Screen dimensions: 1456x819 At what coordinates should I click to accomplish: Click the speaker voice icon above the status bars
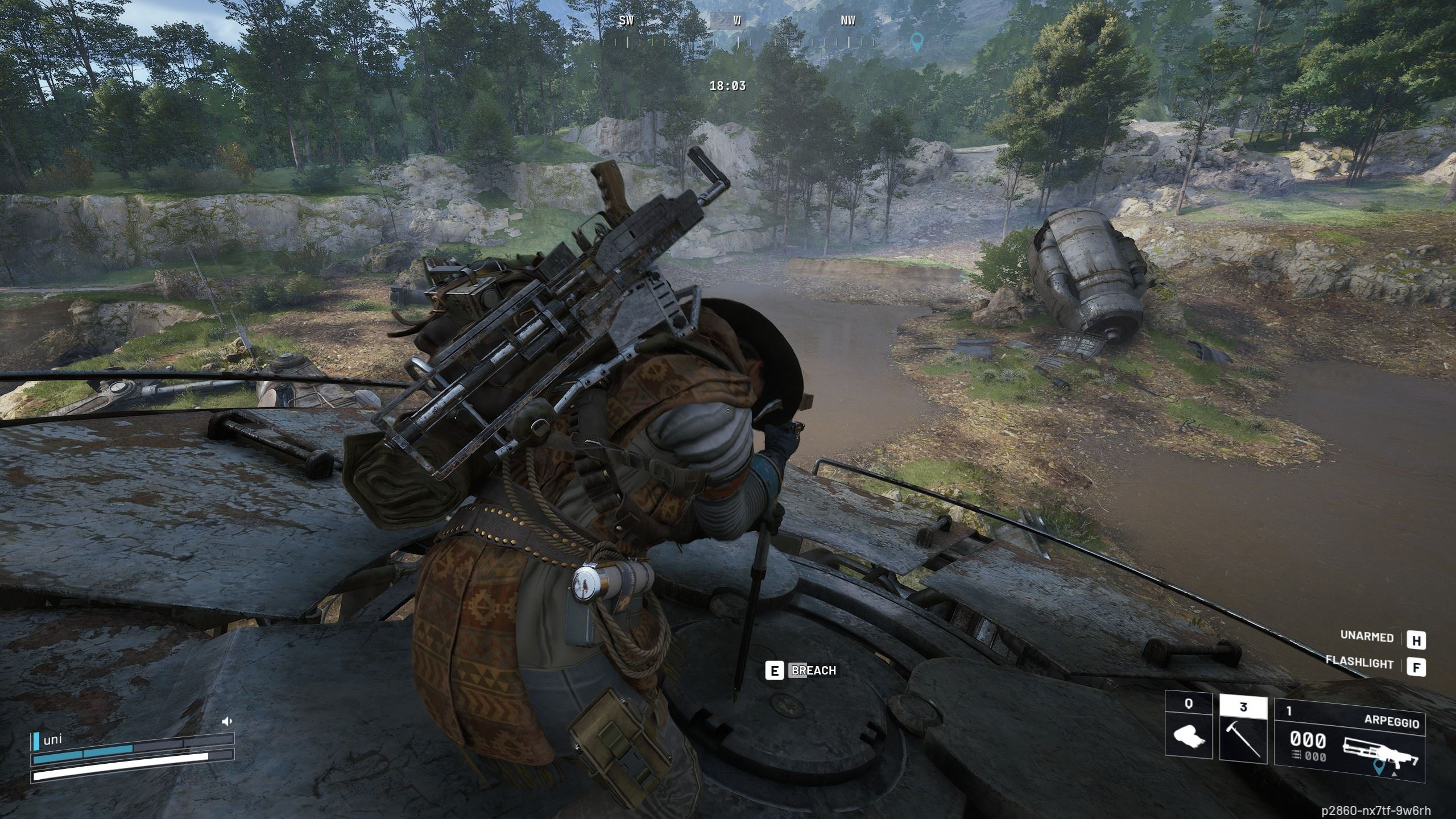coord(227,721)
